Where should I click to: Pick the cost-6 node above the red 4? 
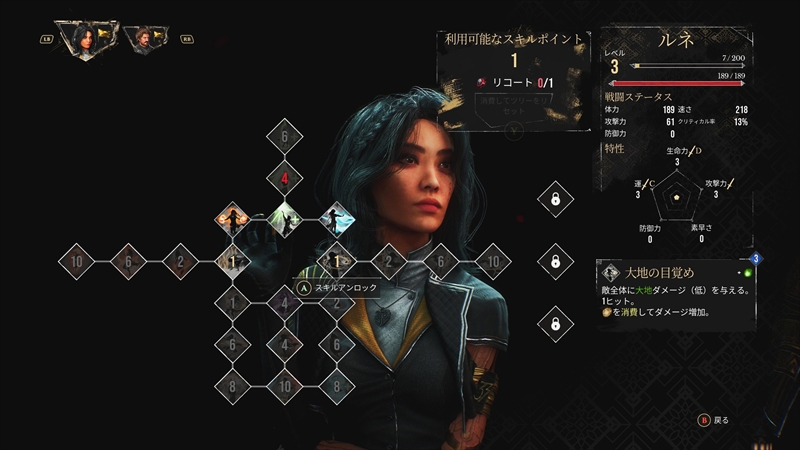(285, 138)
